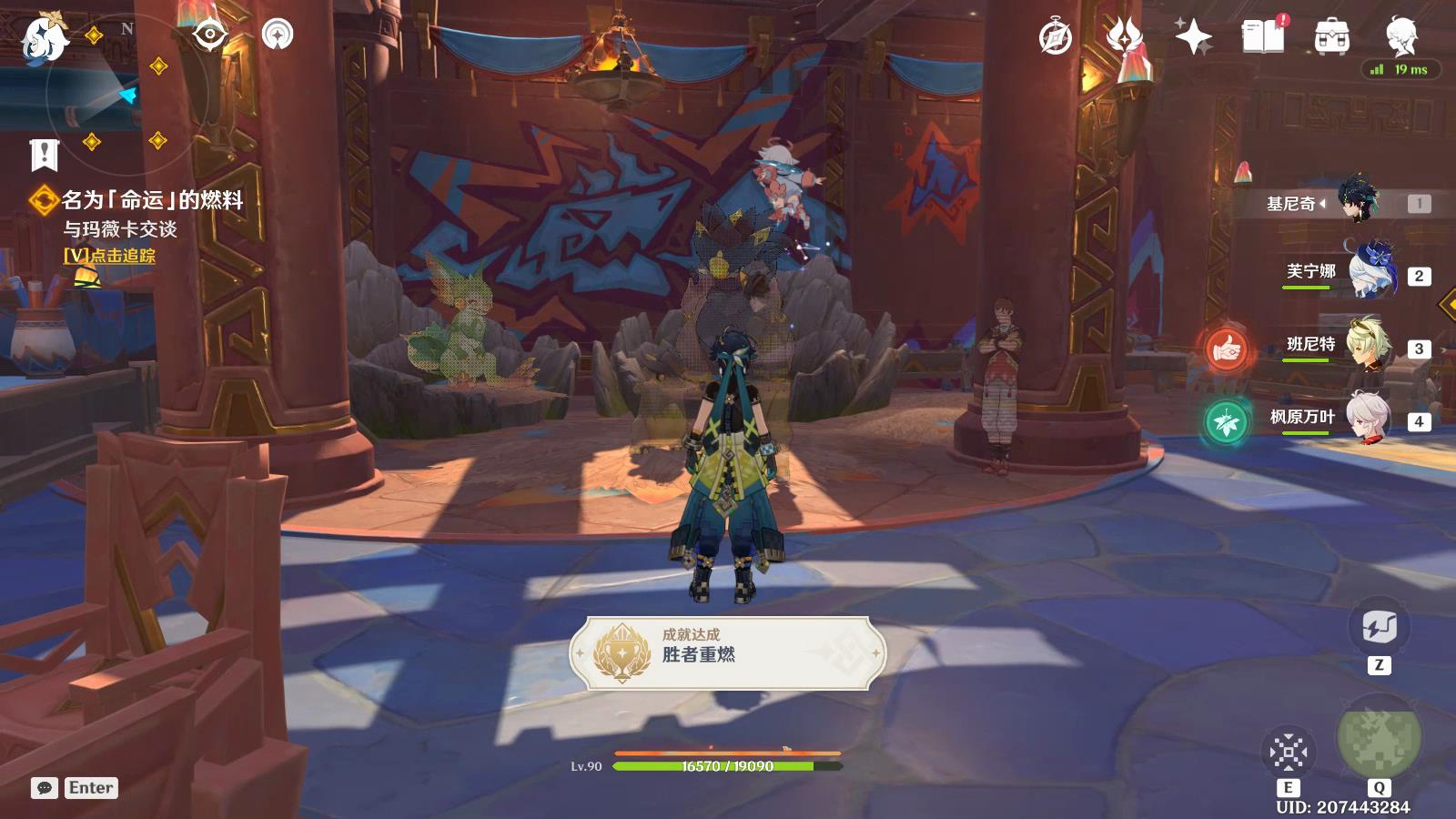Activate the elemental burst icon

[1379, 737]
